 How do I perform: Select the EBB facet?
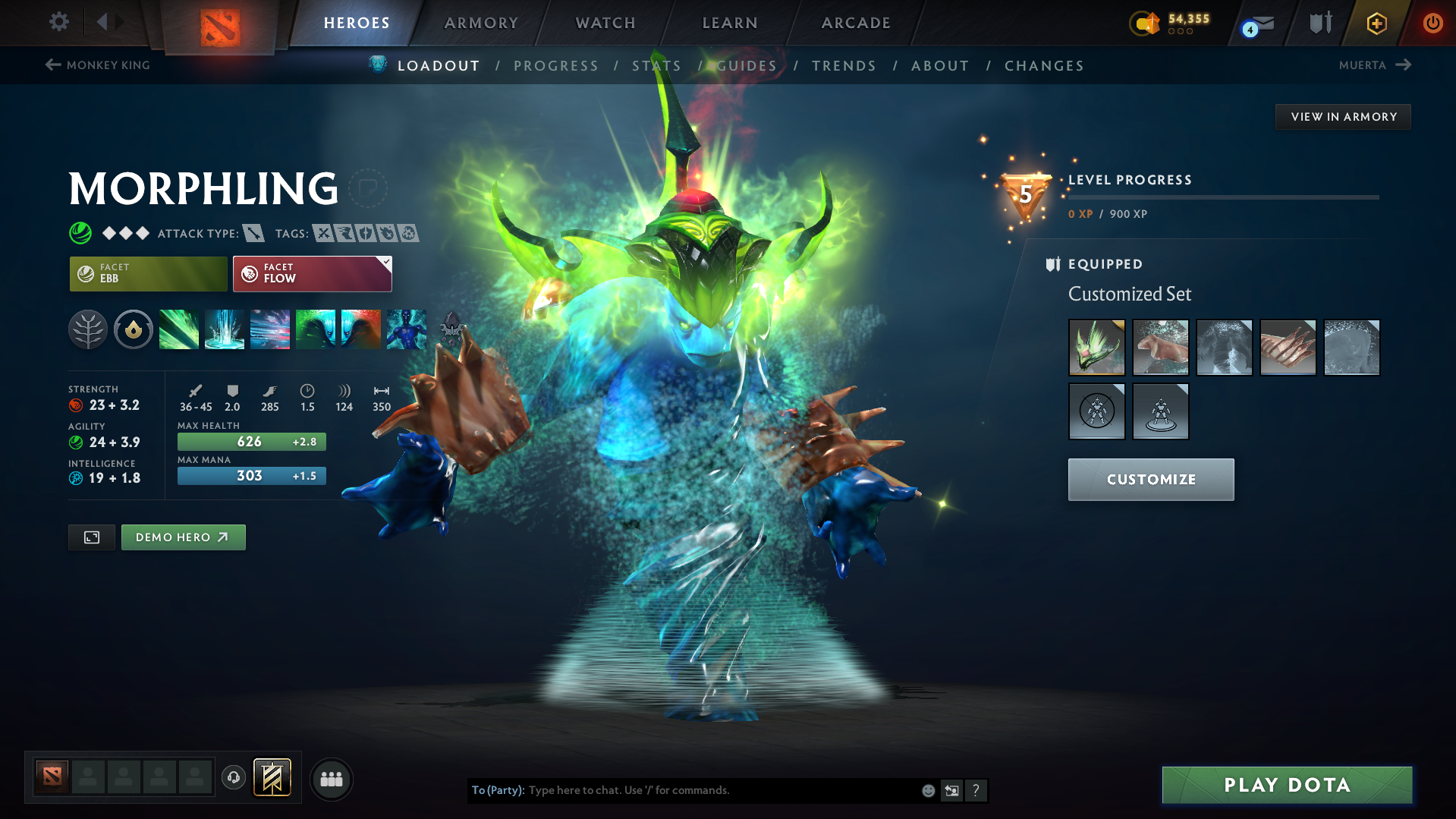point(148,273)
